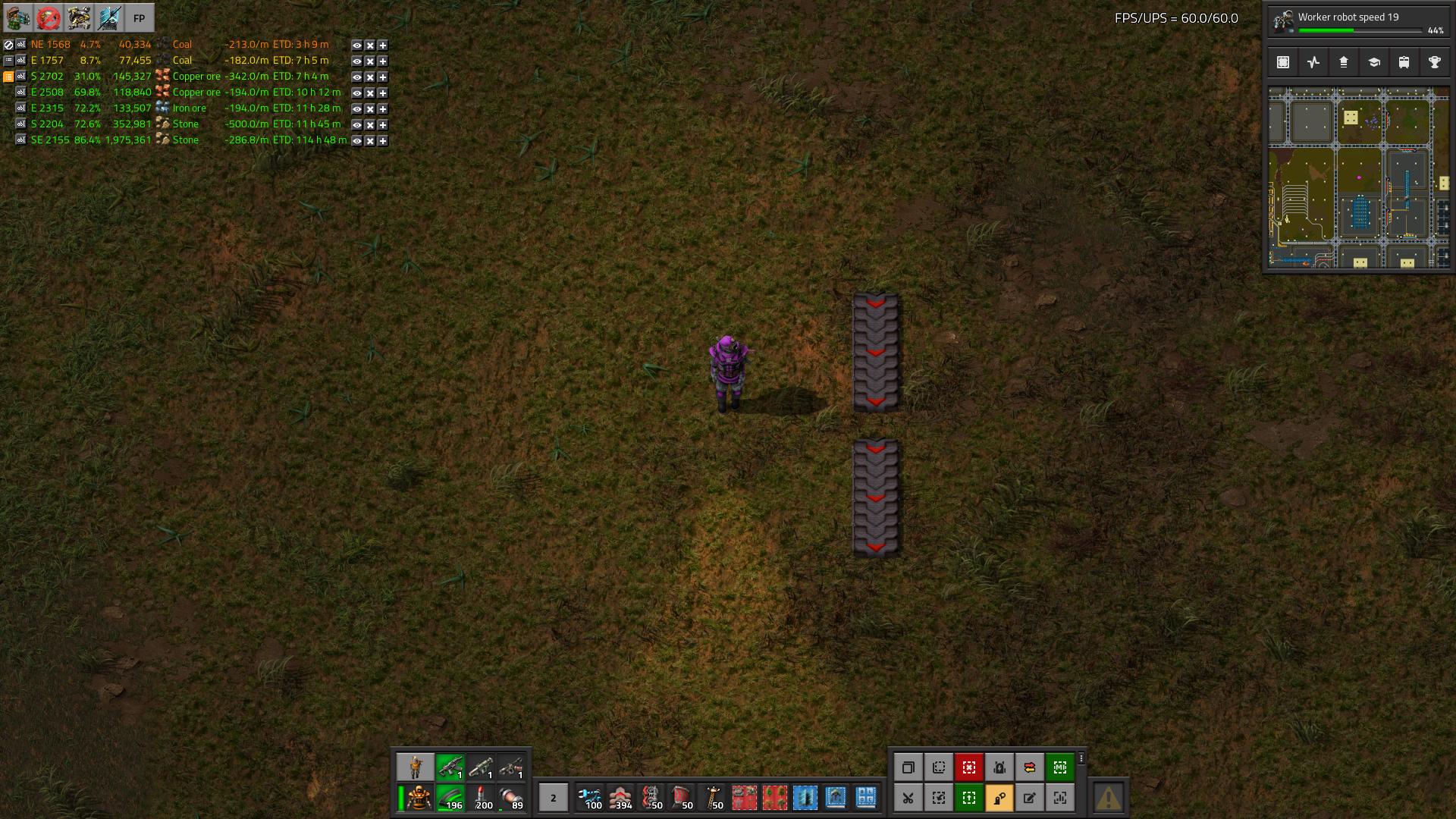The height and width of the screenshot is (819, 1456).
Task: Activate the cut scissors tool
Action: (x=908, y=798)
